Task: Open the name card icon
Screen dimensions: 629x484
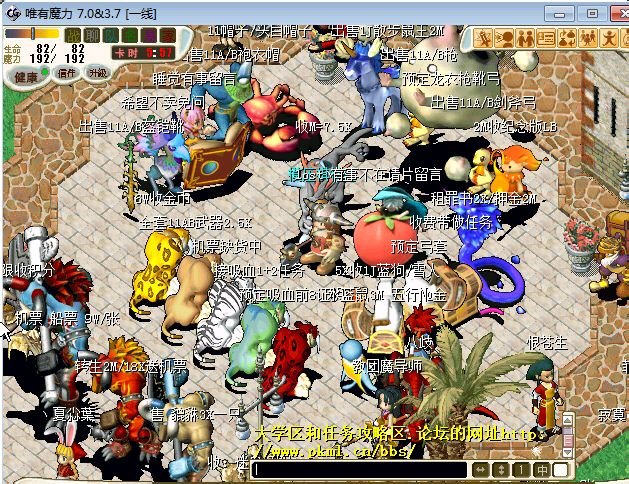Action: (546, 38)
